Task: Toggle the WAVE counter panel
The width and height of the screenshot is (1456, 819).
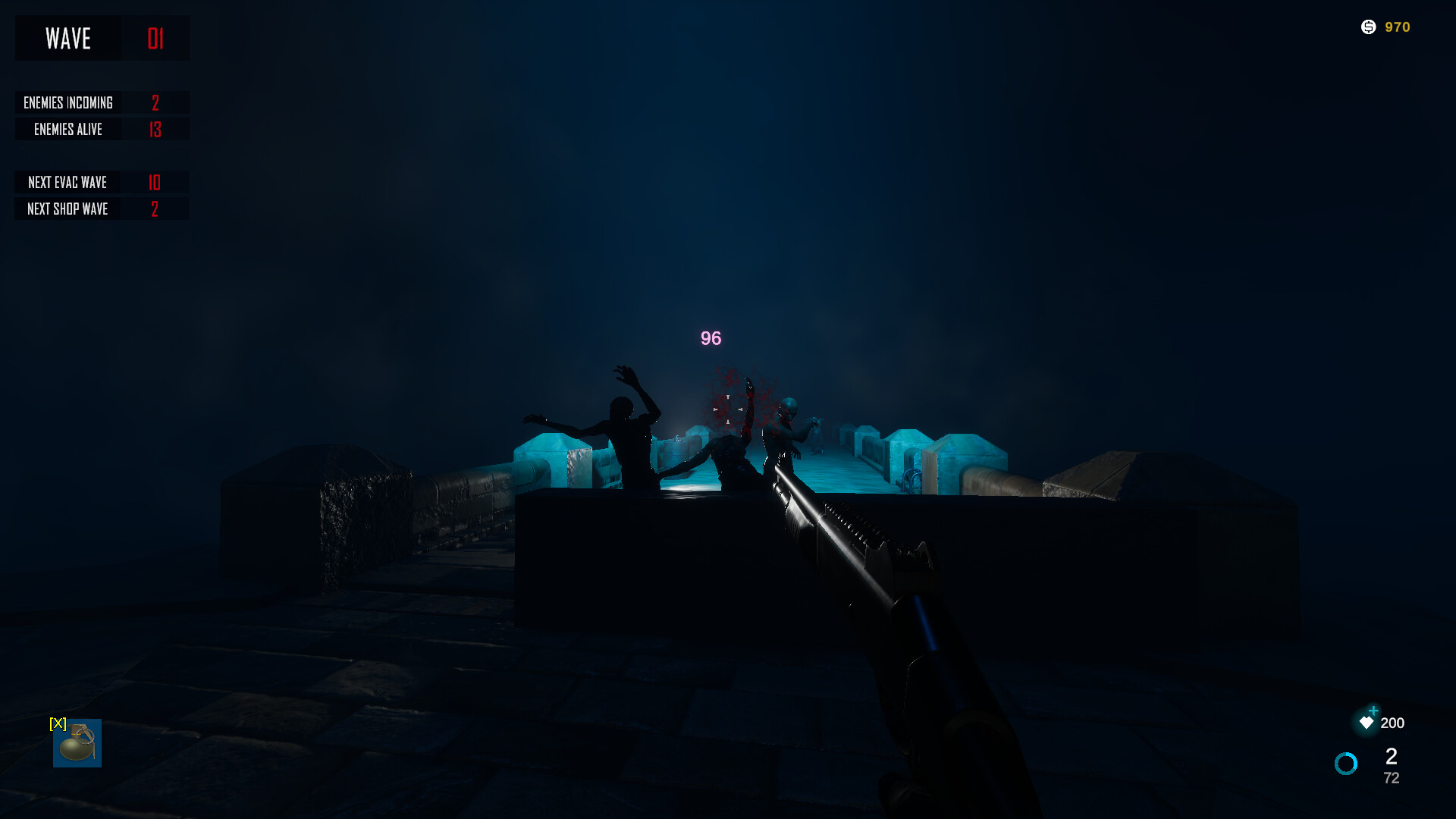Action: [x=102, y=38]
